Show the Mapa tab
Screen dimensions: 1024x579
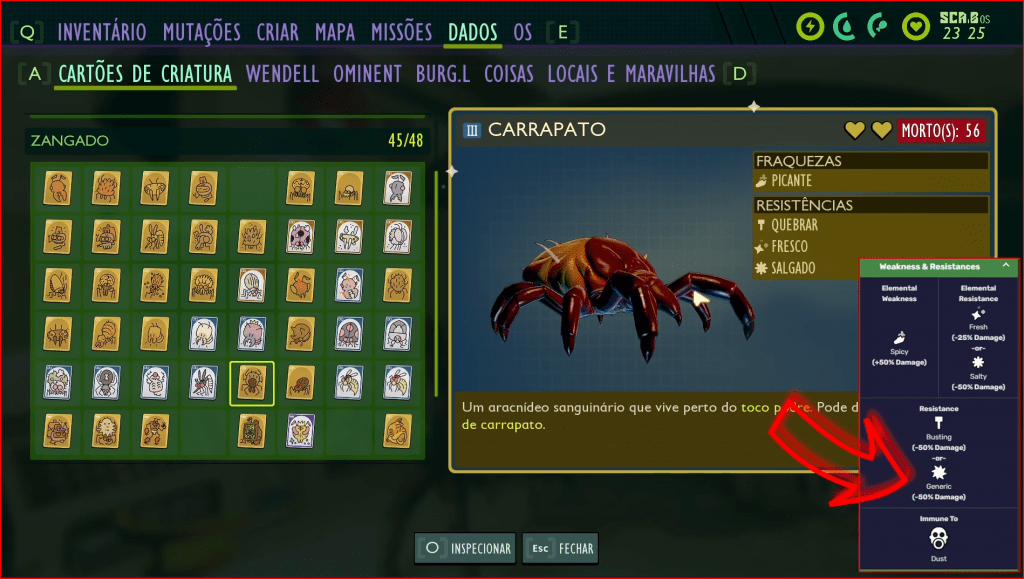click(x=335, y=32)
